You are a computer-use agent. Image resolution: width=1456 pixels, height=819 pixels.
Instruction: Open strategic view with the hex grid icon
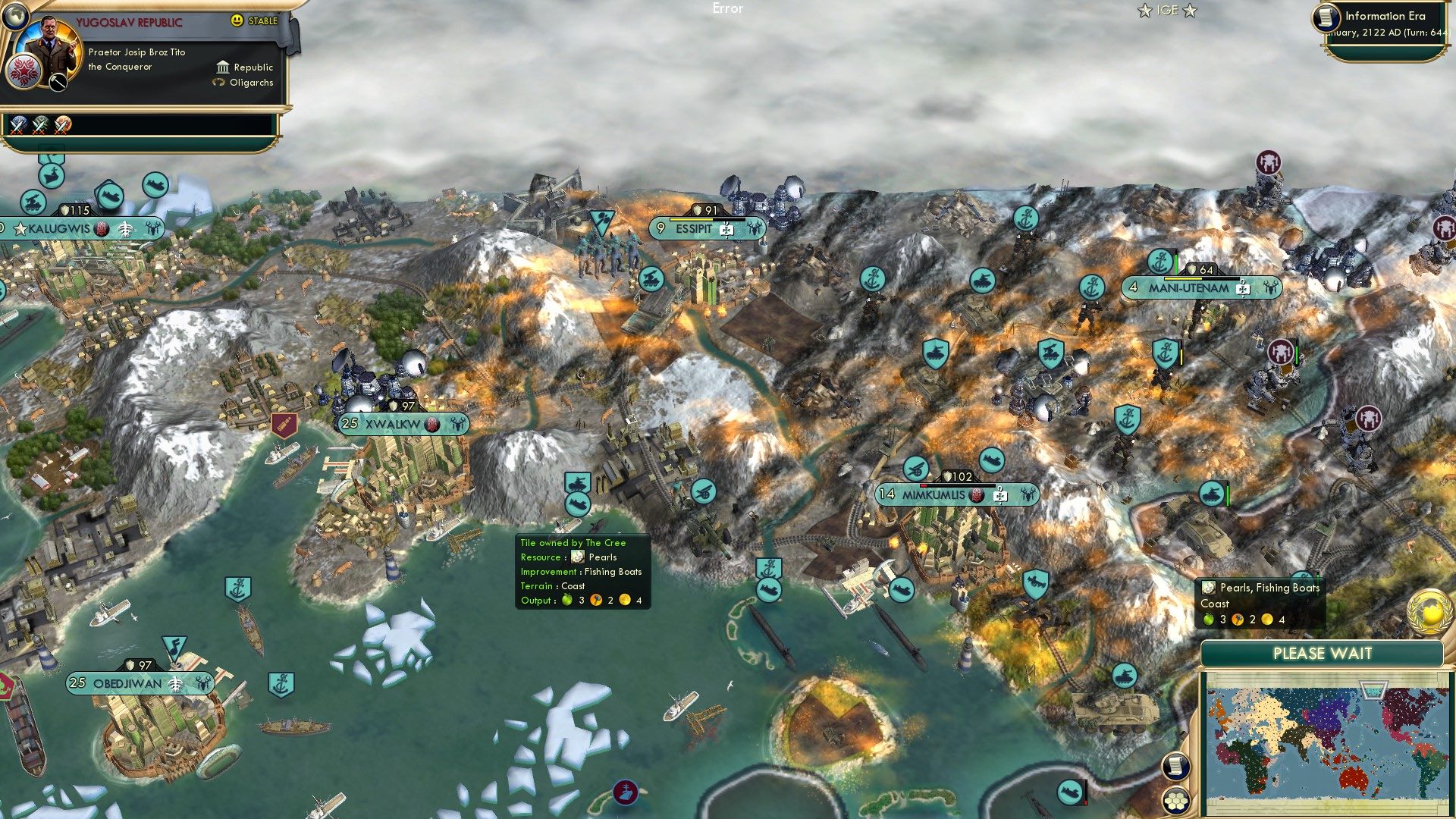tap(1175, 802)
